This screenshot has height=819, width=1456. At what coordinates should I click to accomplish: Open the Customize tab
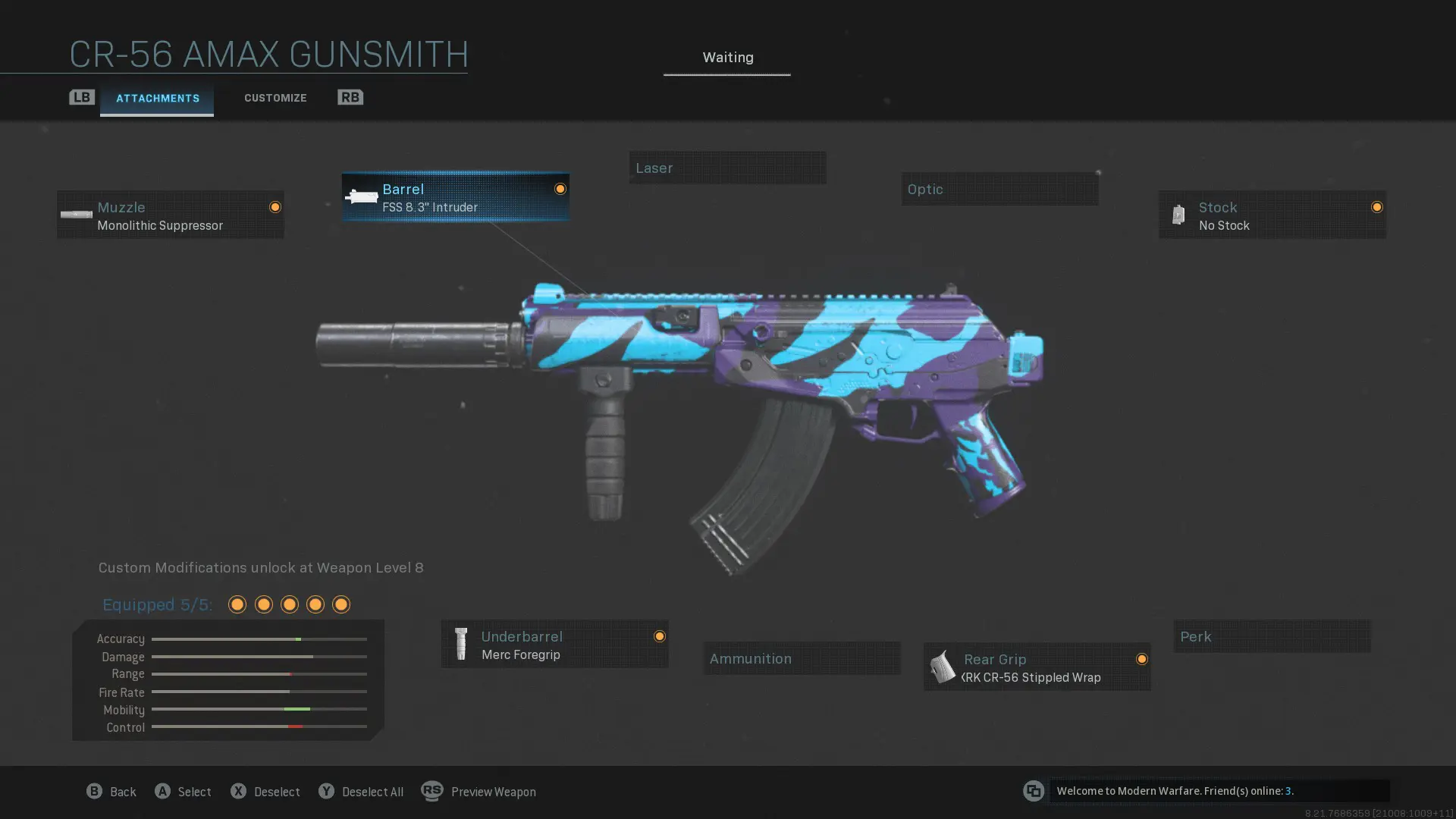(275, 98)
